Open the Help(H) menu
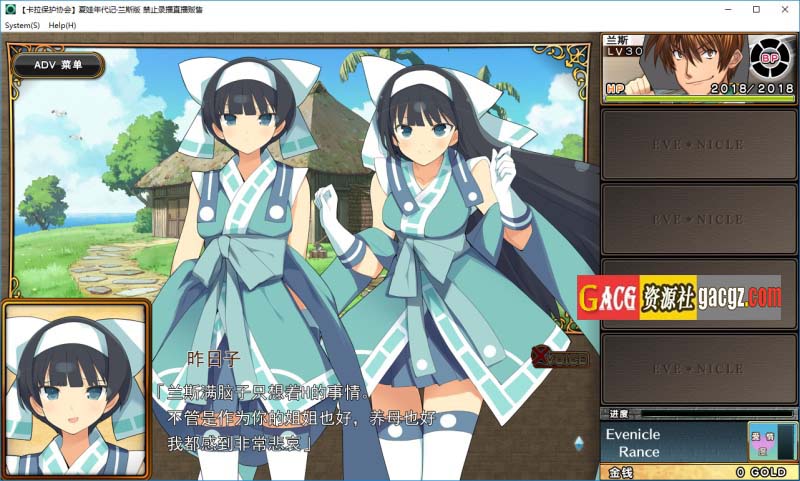This screenshot has height=481, width=800. pos(62,25)
